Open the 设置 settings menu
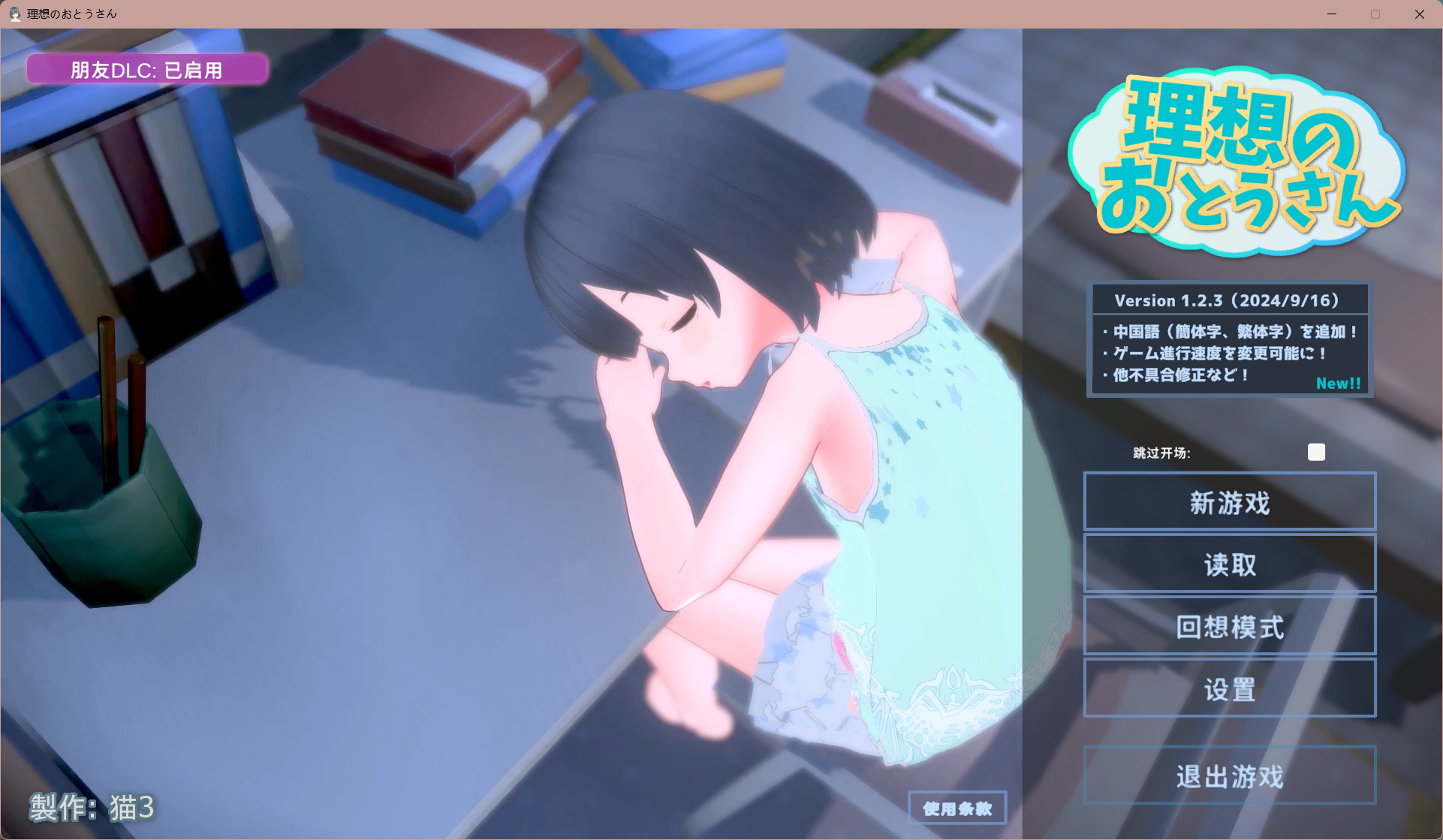Viewport: 1443px width, 840px height. 1229,689
